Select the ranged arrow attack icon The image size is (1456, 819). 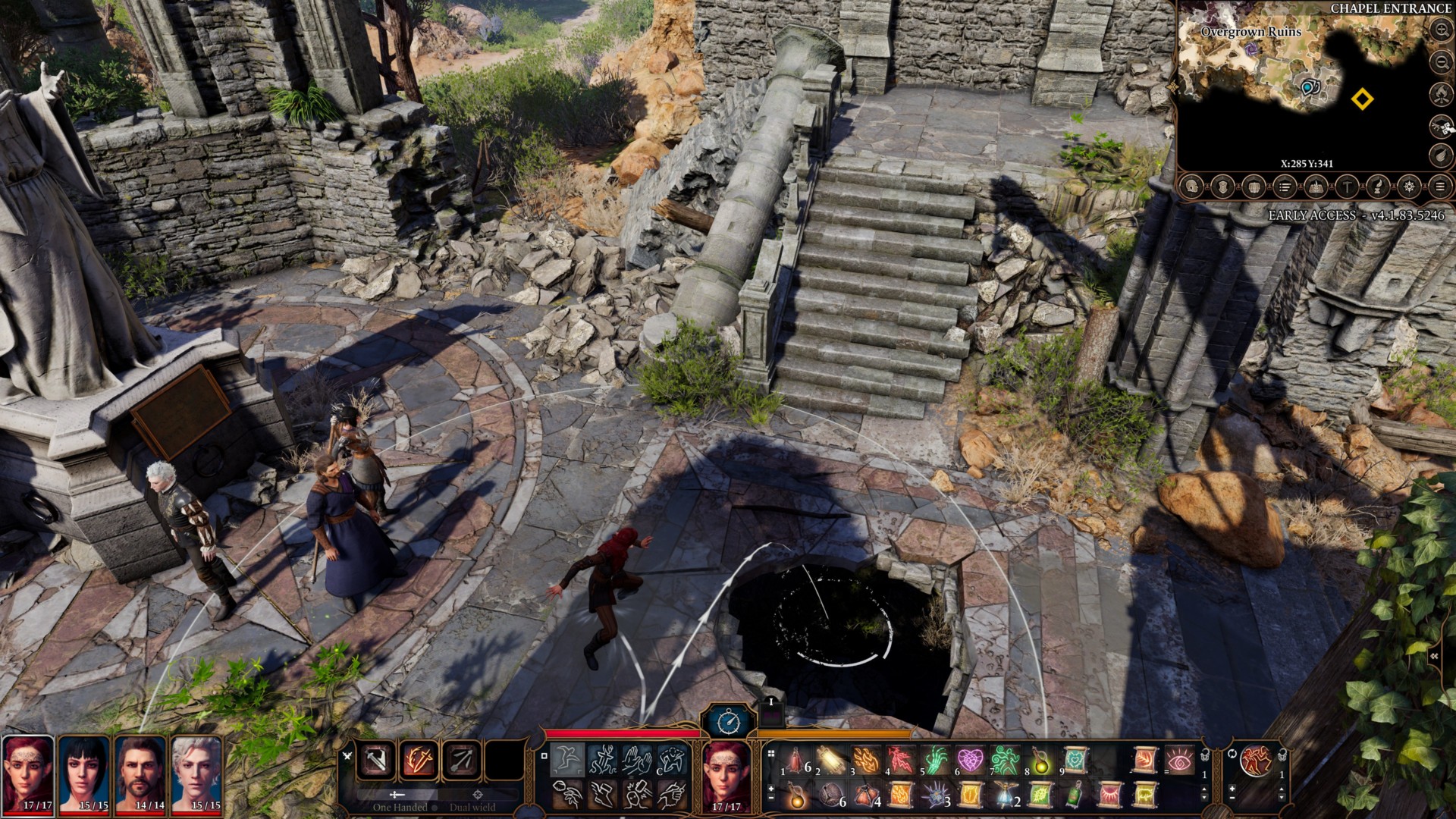point(461,759)
